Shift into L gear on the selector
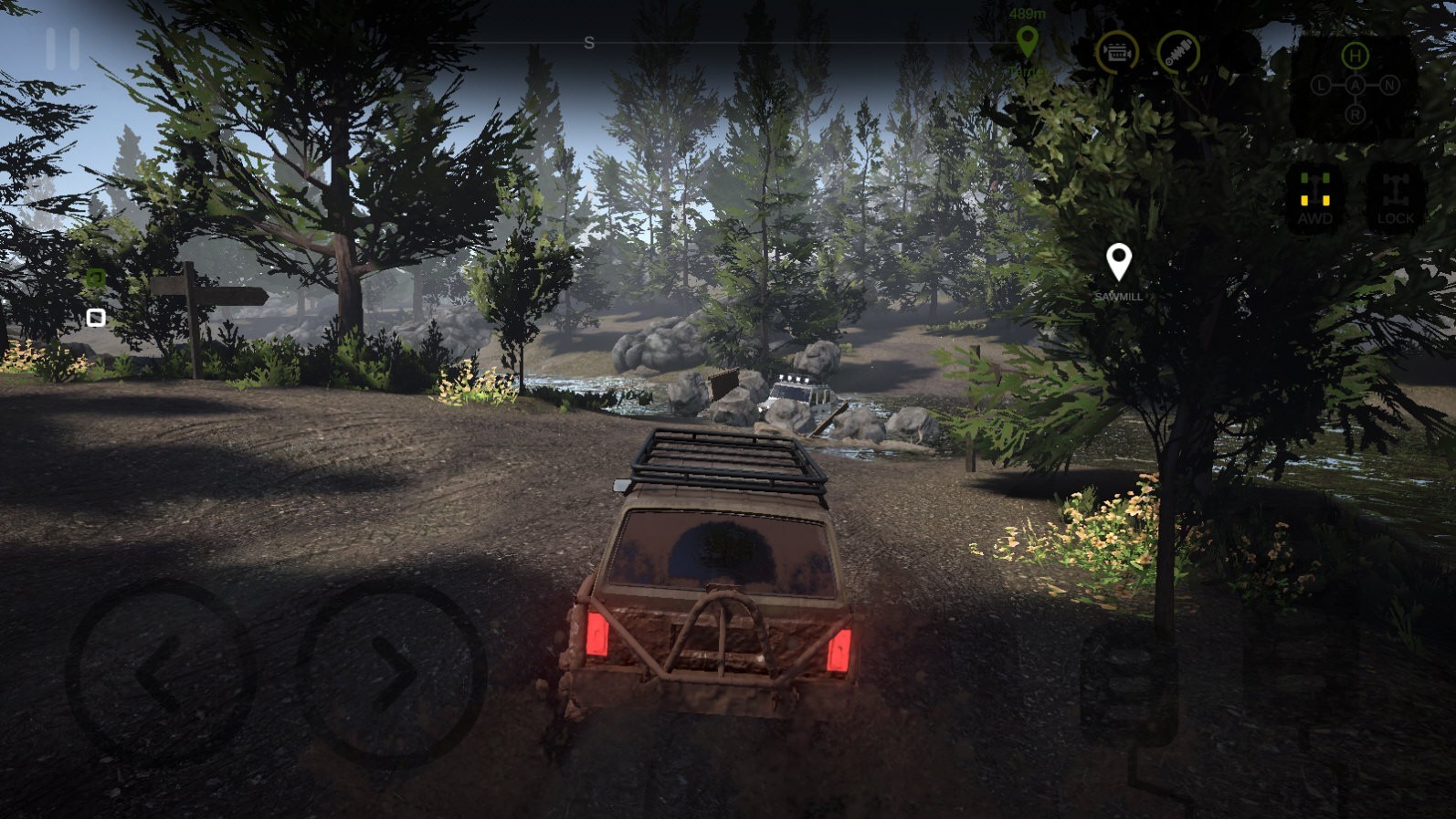This screenshot has height=819, width=1456. [1322, 86]
